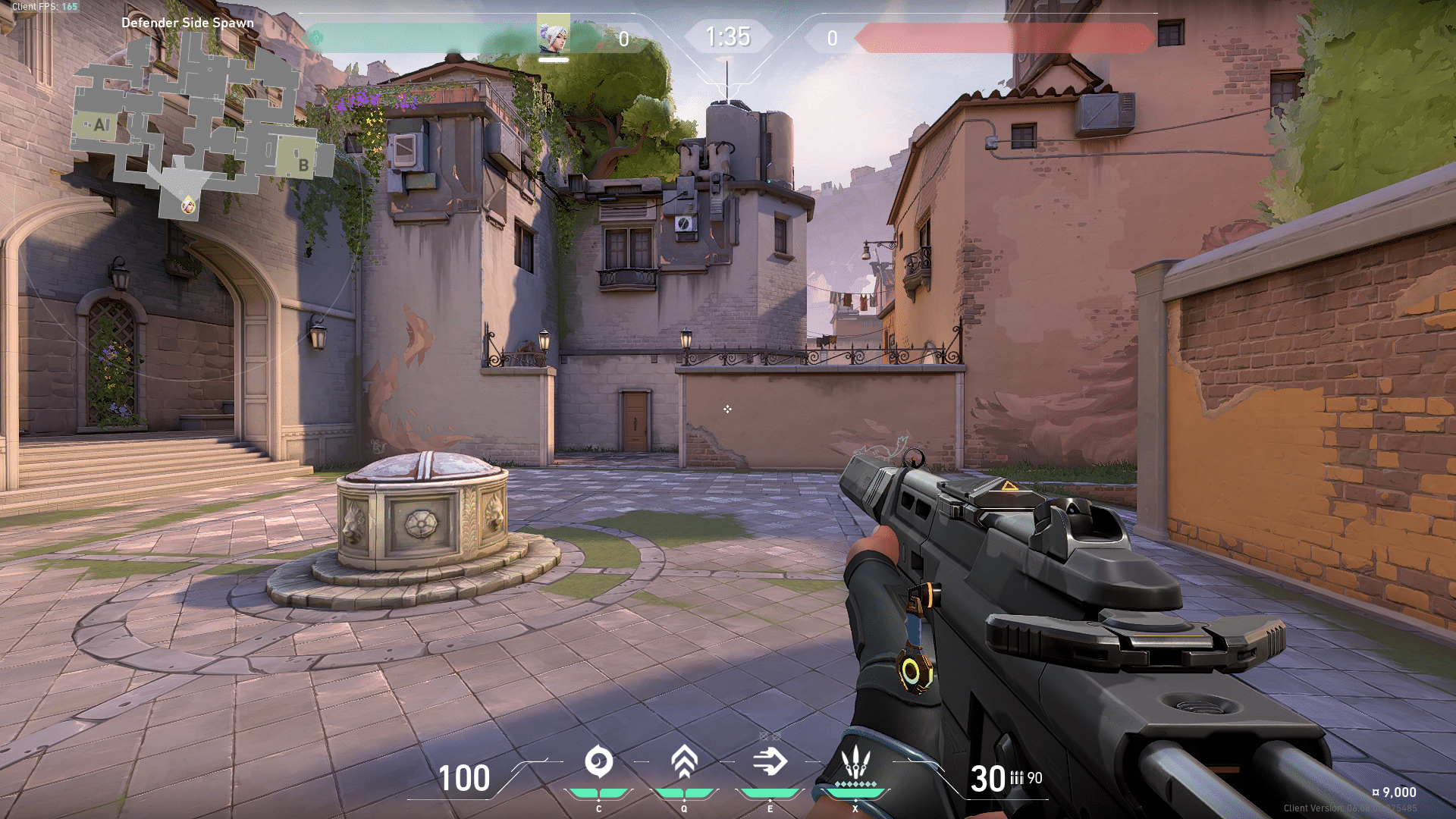Select Blade Storm ultimate icon above X key
This screenshot has width=1456, height=819.
[855, 761]
